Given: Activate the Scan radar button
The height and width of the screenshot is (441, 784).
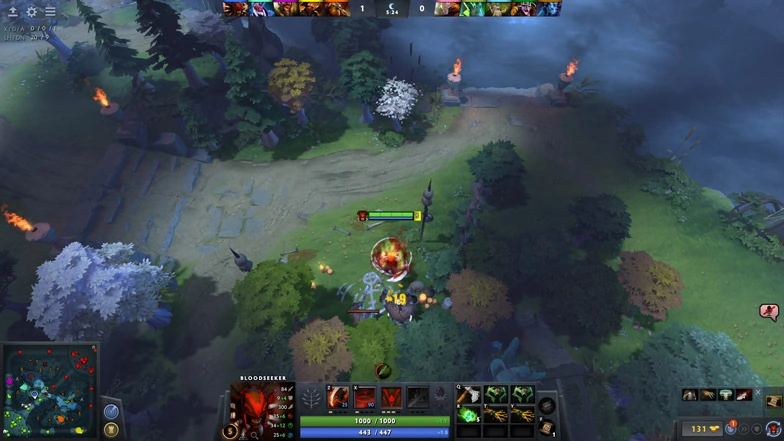Looking at the screenshot, I should pyautogui.click(x=111, y=411).
